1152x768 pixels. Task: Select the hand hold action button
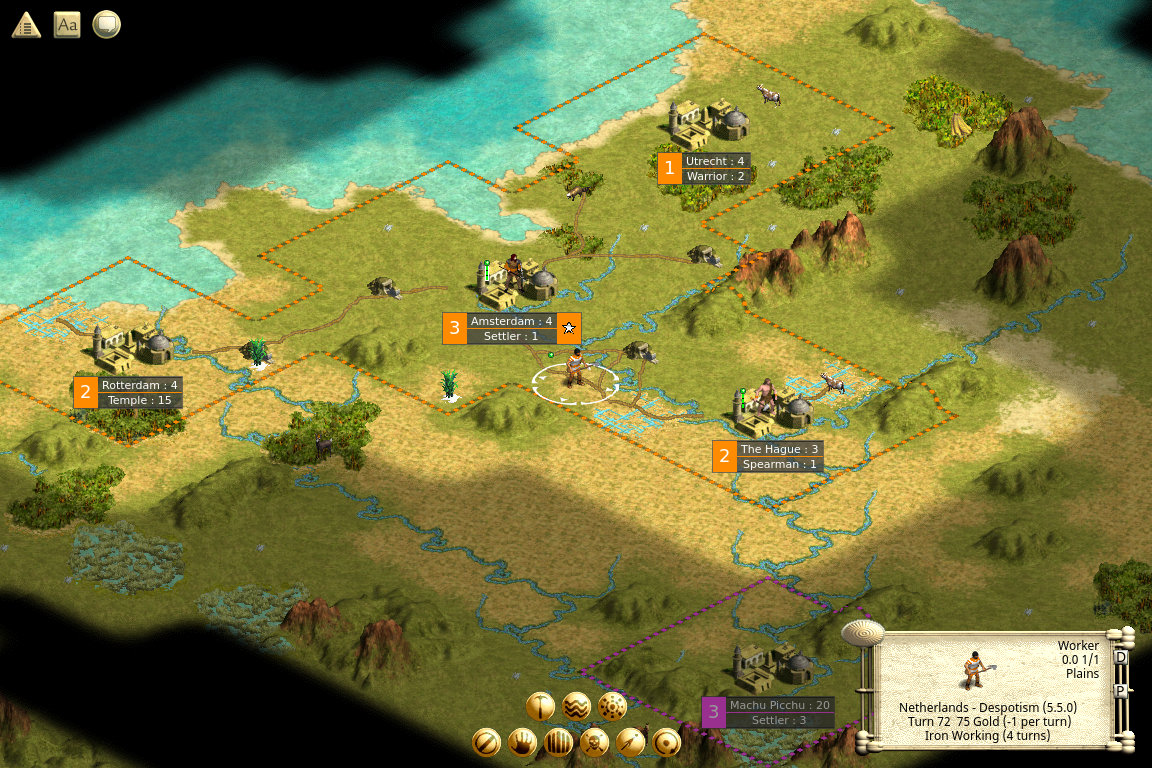click(522, 742)
